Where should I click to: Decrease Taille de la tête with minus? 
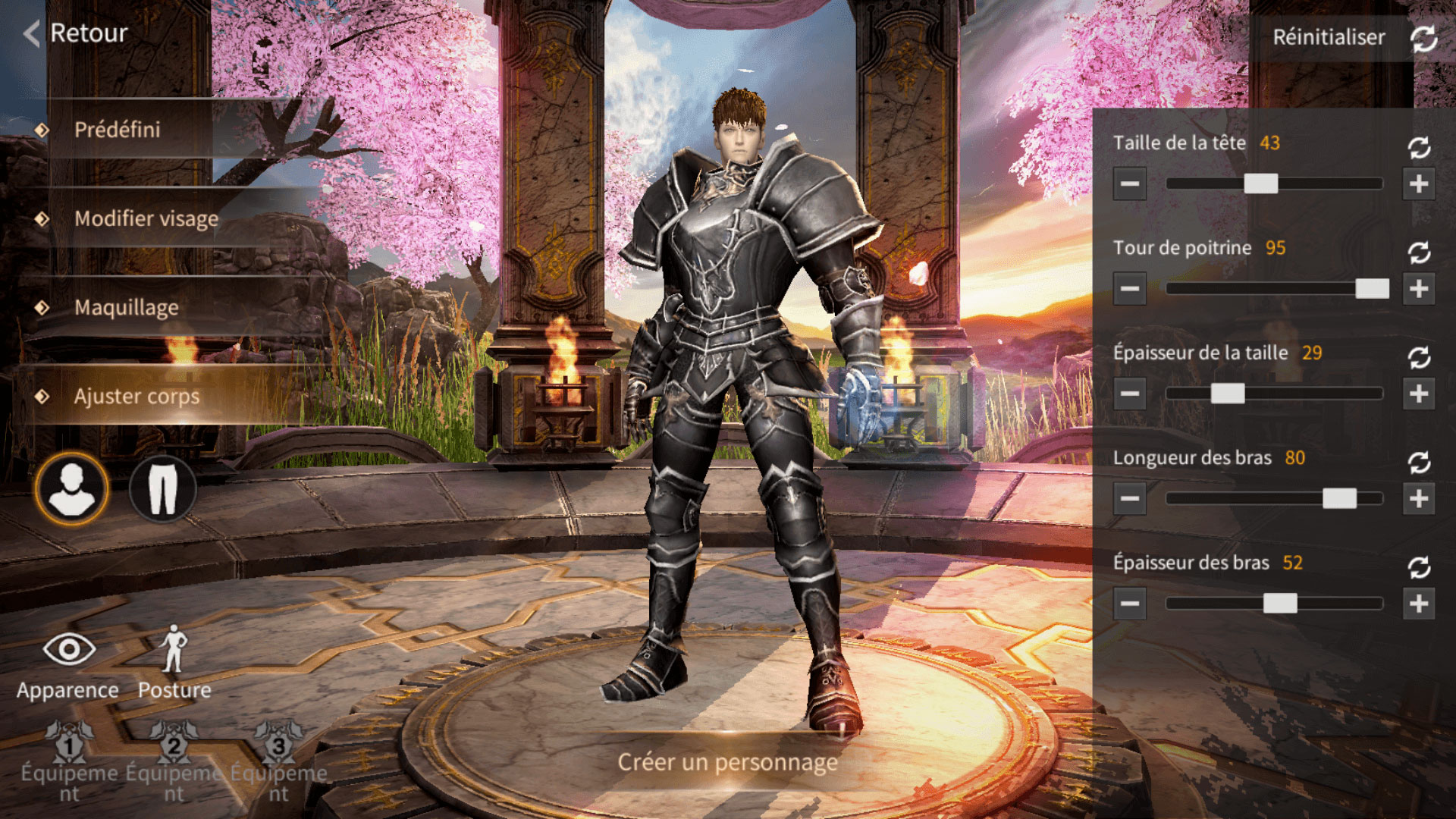(x=1129, y=184)
